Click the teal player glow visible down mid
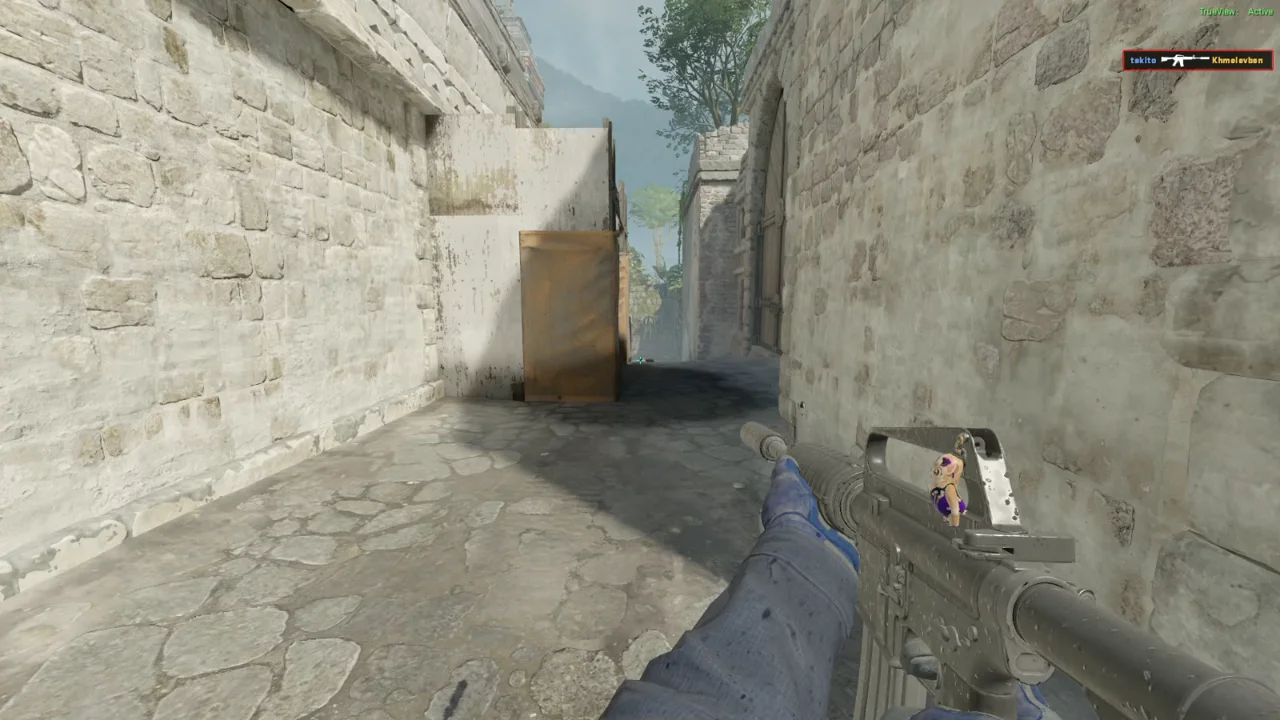The width and height of the screenshot is (1280, 720). click(x=640, y=359)
